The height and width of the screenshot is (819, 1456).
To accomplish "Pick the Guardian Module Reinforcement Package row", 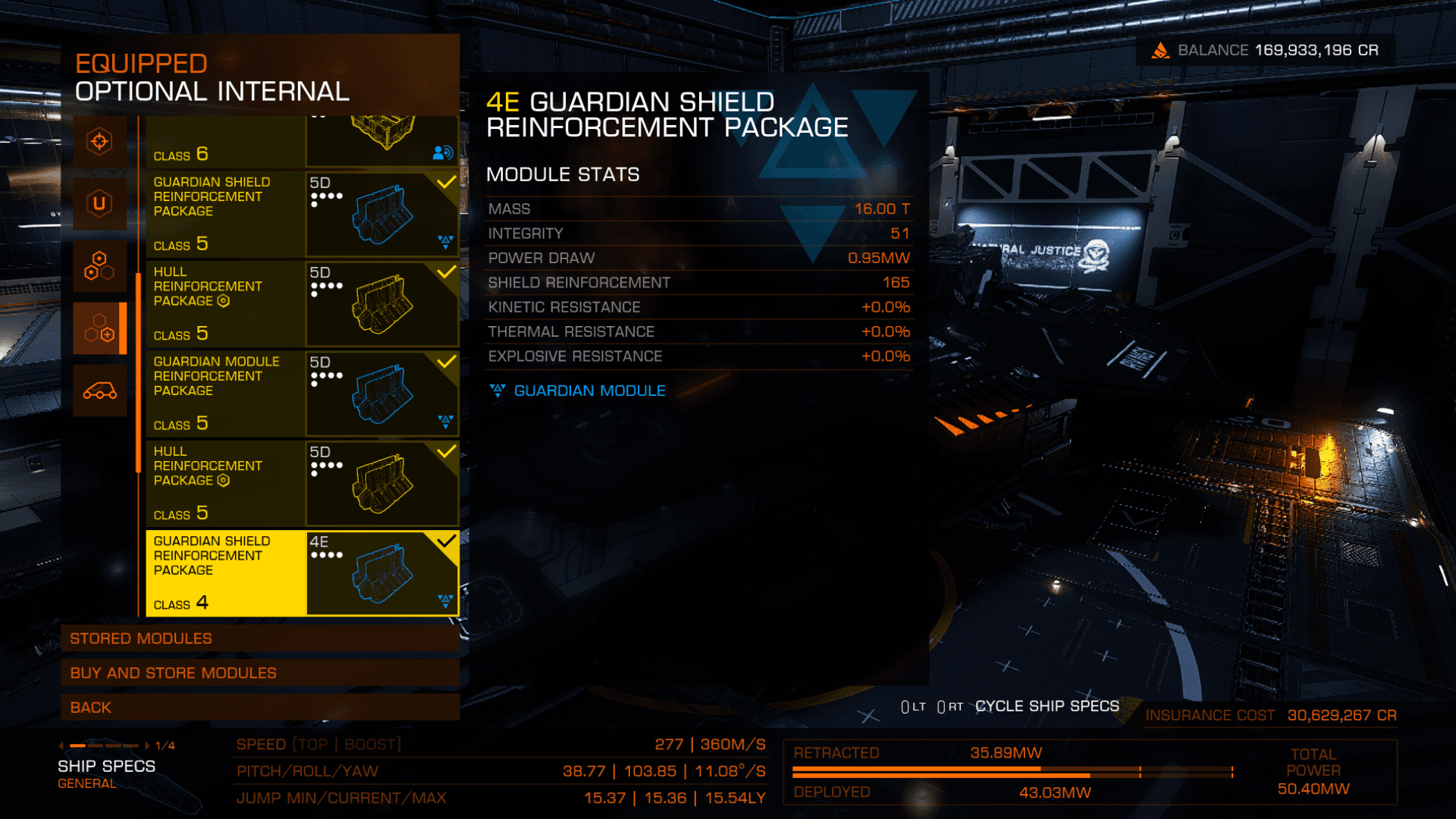I will click(x=302, y=393).
